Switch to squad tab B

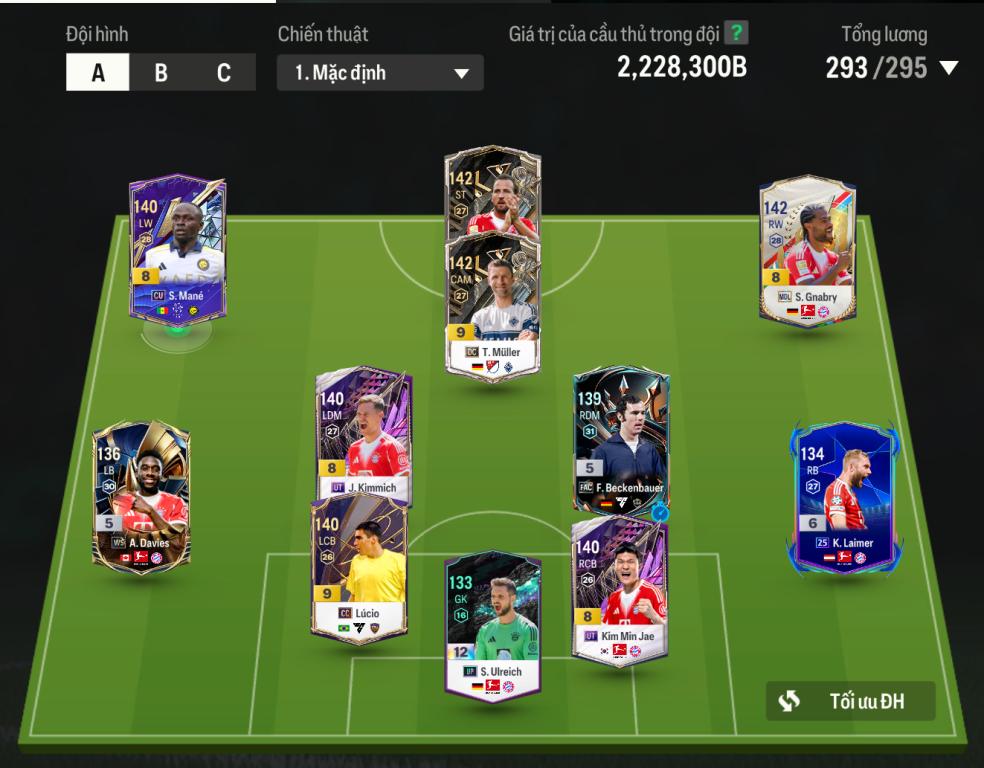[x=161, y=73]
